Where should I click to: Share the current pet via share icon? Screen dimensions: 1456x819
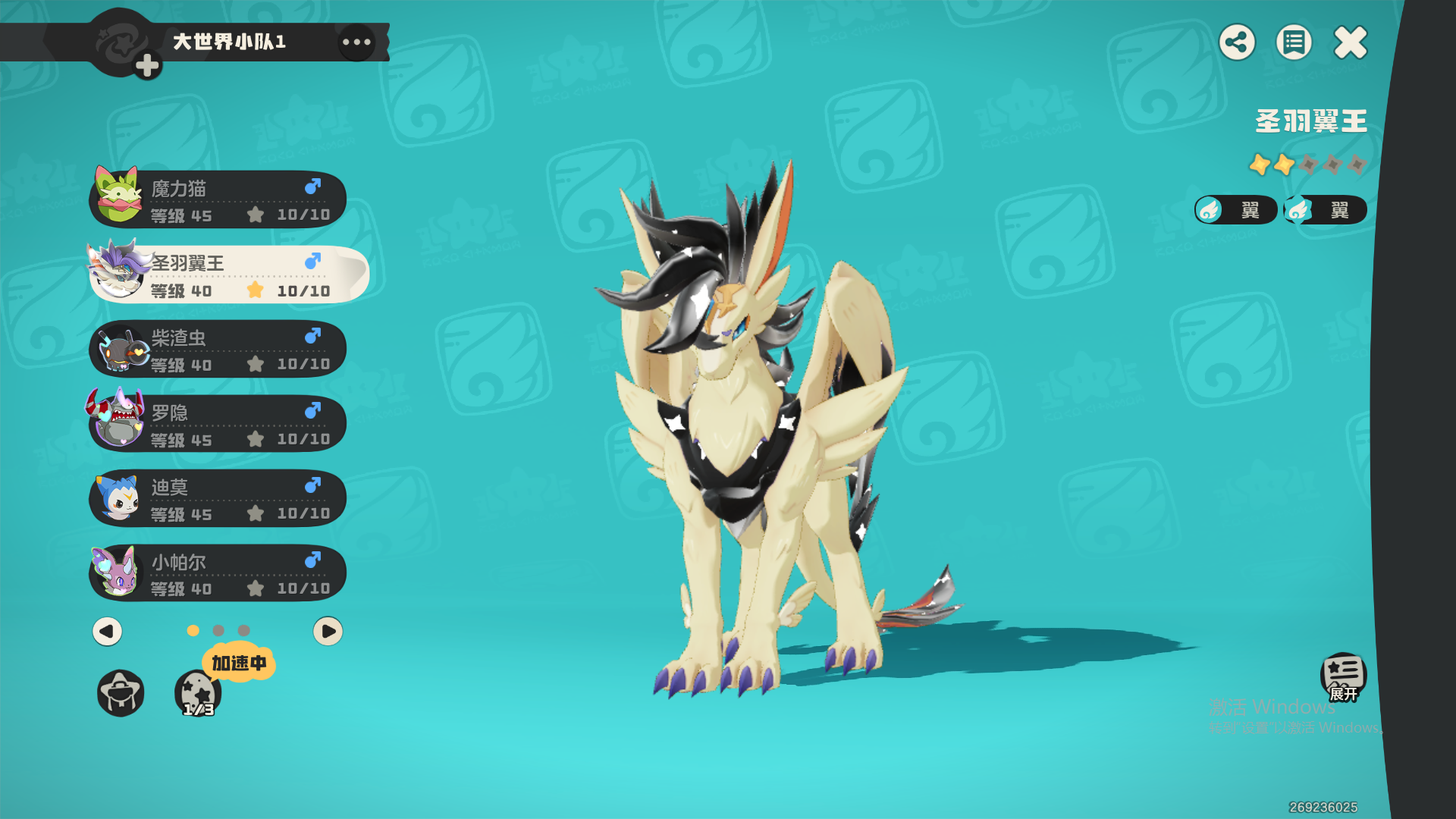pos(1237,42)
